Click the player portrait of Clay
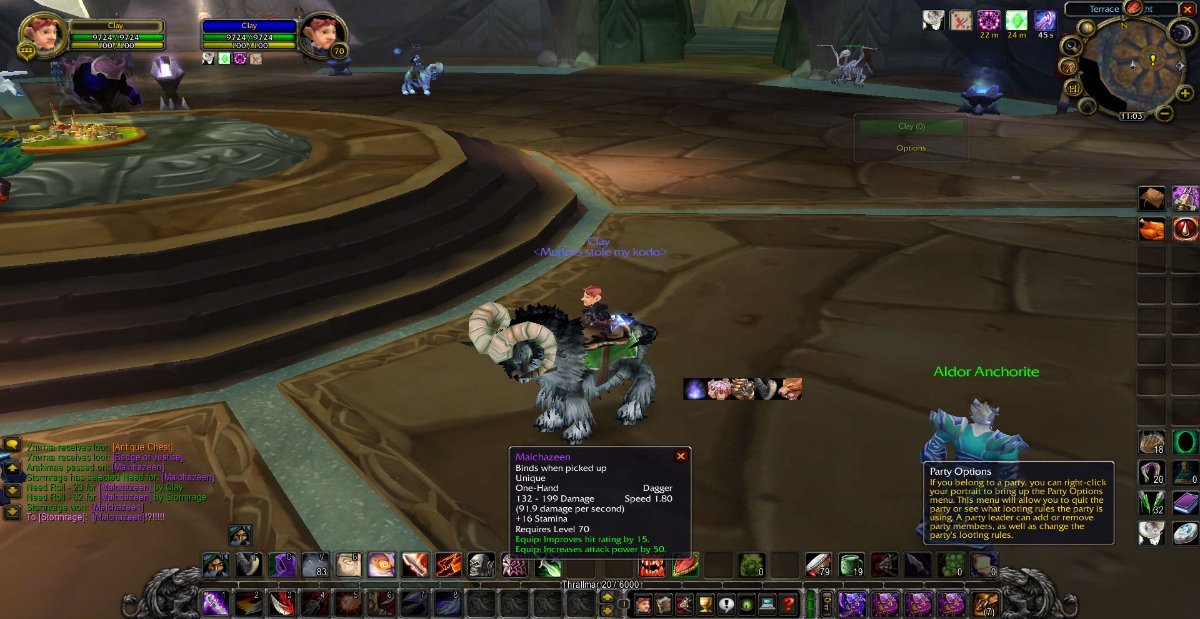 42,35
